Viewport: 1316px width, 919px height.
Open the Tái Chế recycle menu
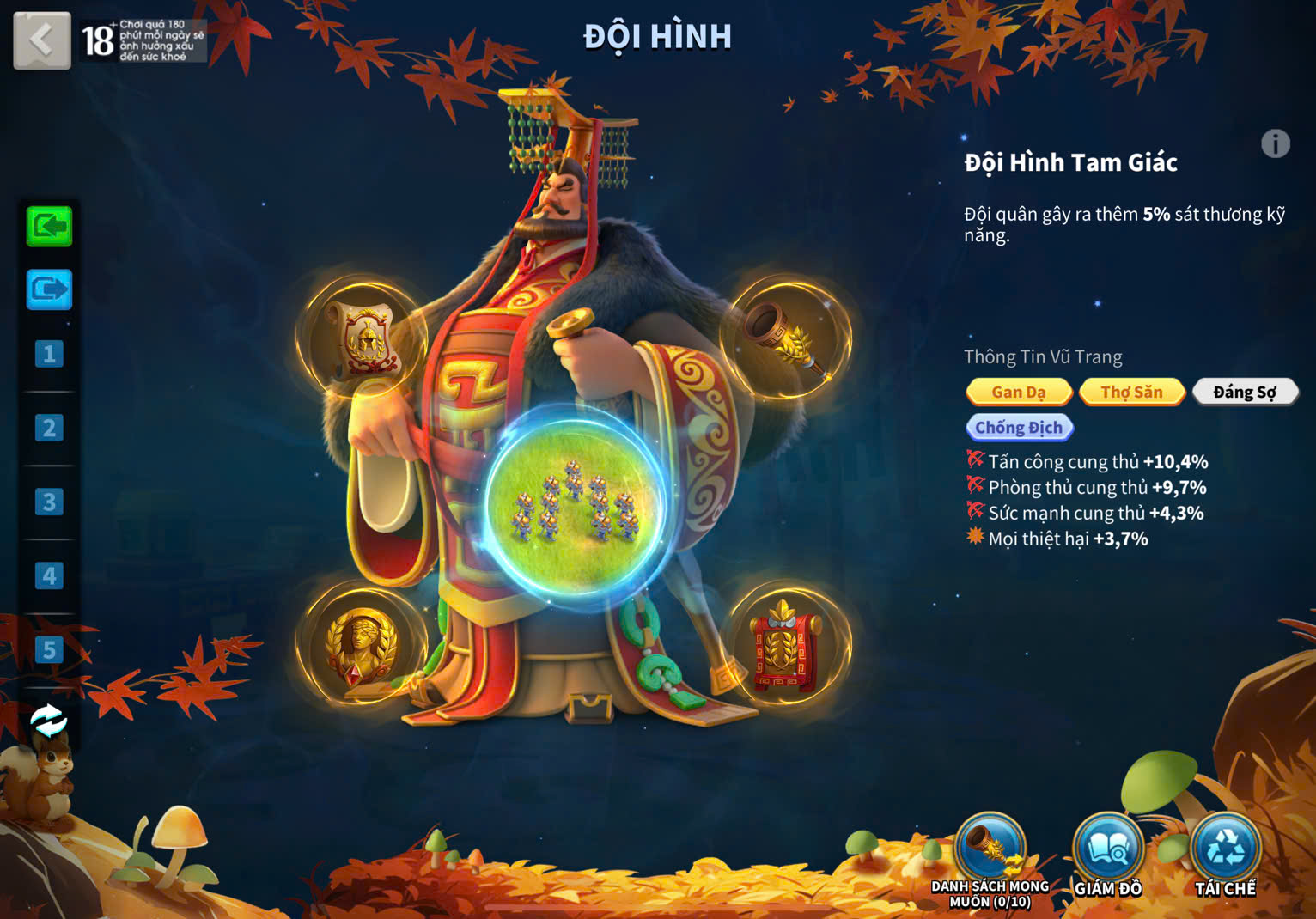(x=1225, y=850)
